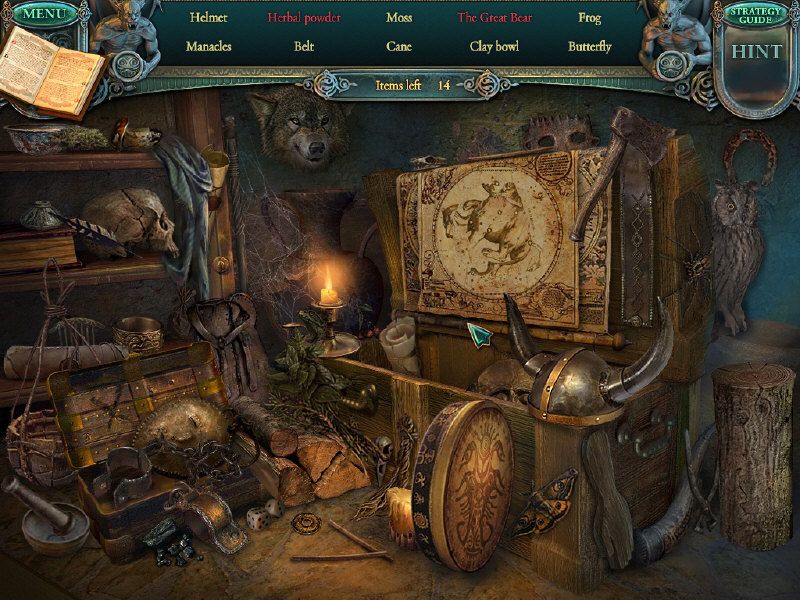Viewport: 800px width, 600px height.
Task: Select Manacles in the item list
Action: [x=208, y=46]
